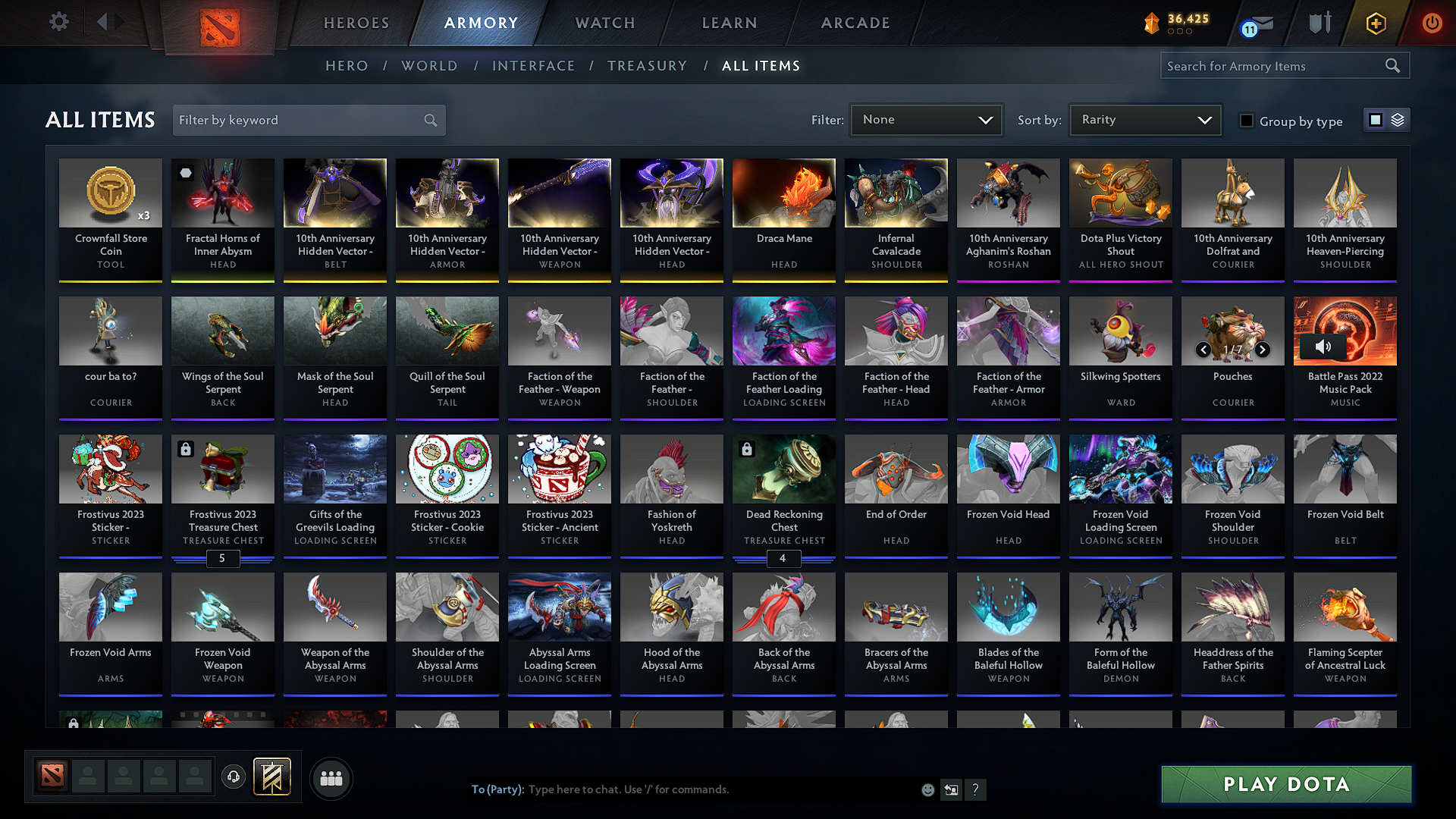Open the armory loadout icon beside notifications
Screen dimensions: 1456x819
point(1319,23)
